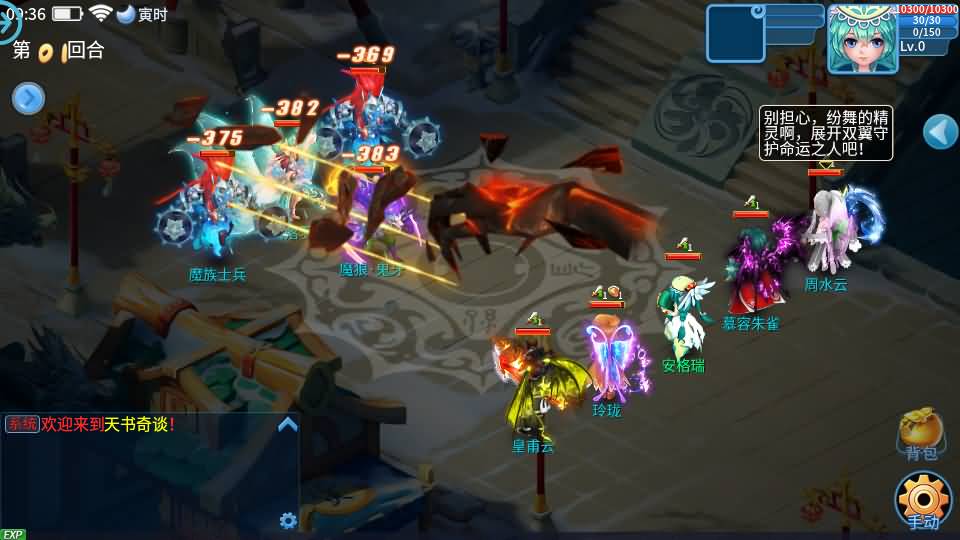Collapse the right-side blue arrow panel
The image size is (960, 540).
pos(940,131)
